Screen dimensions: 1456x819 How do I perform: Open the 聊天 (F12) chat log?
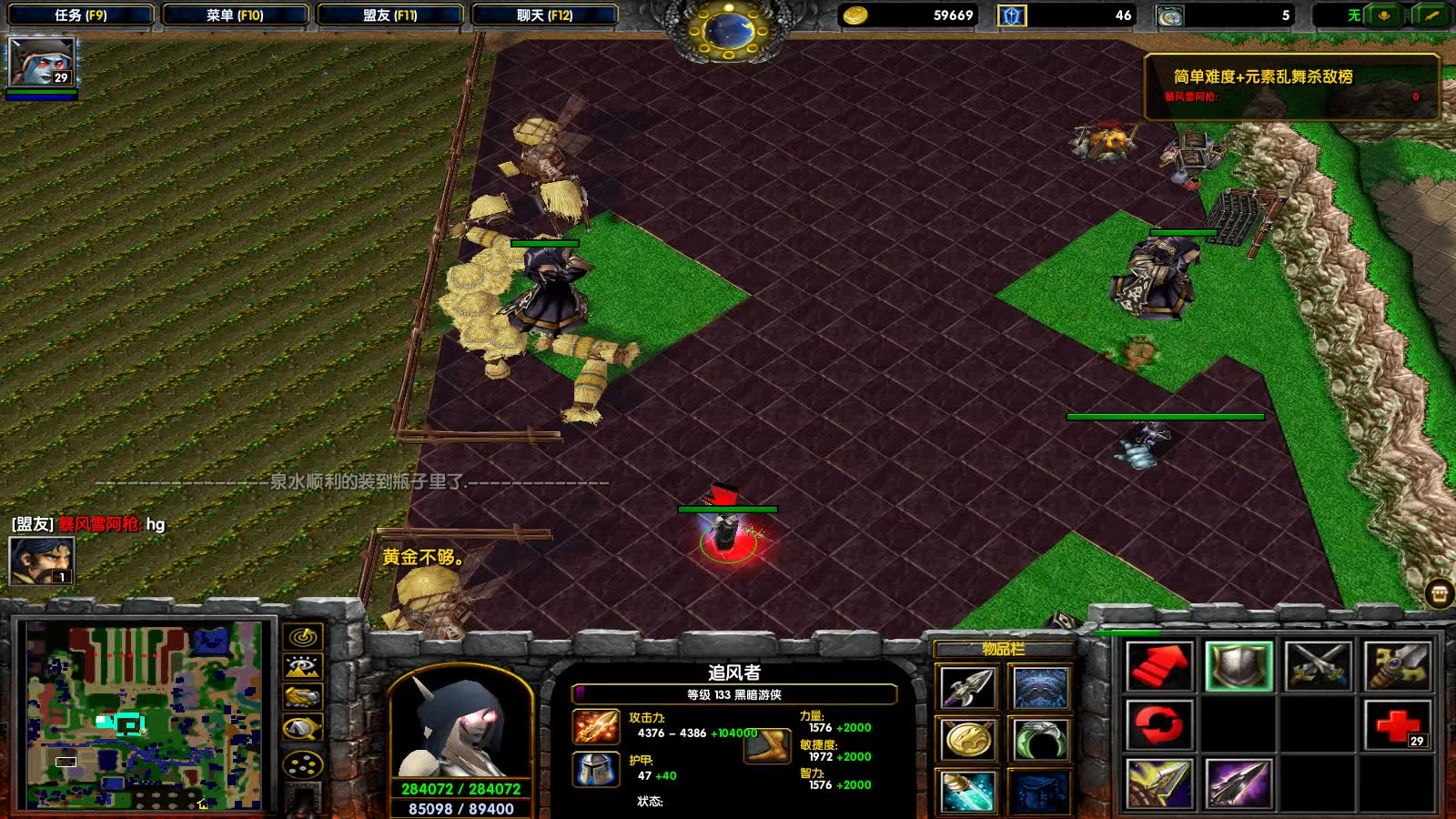(544, 15)
